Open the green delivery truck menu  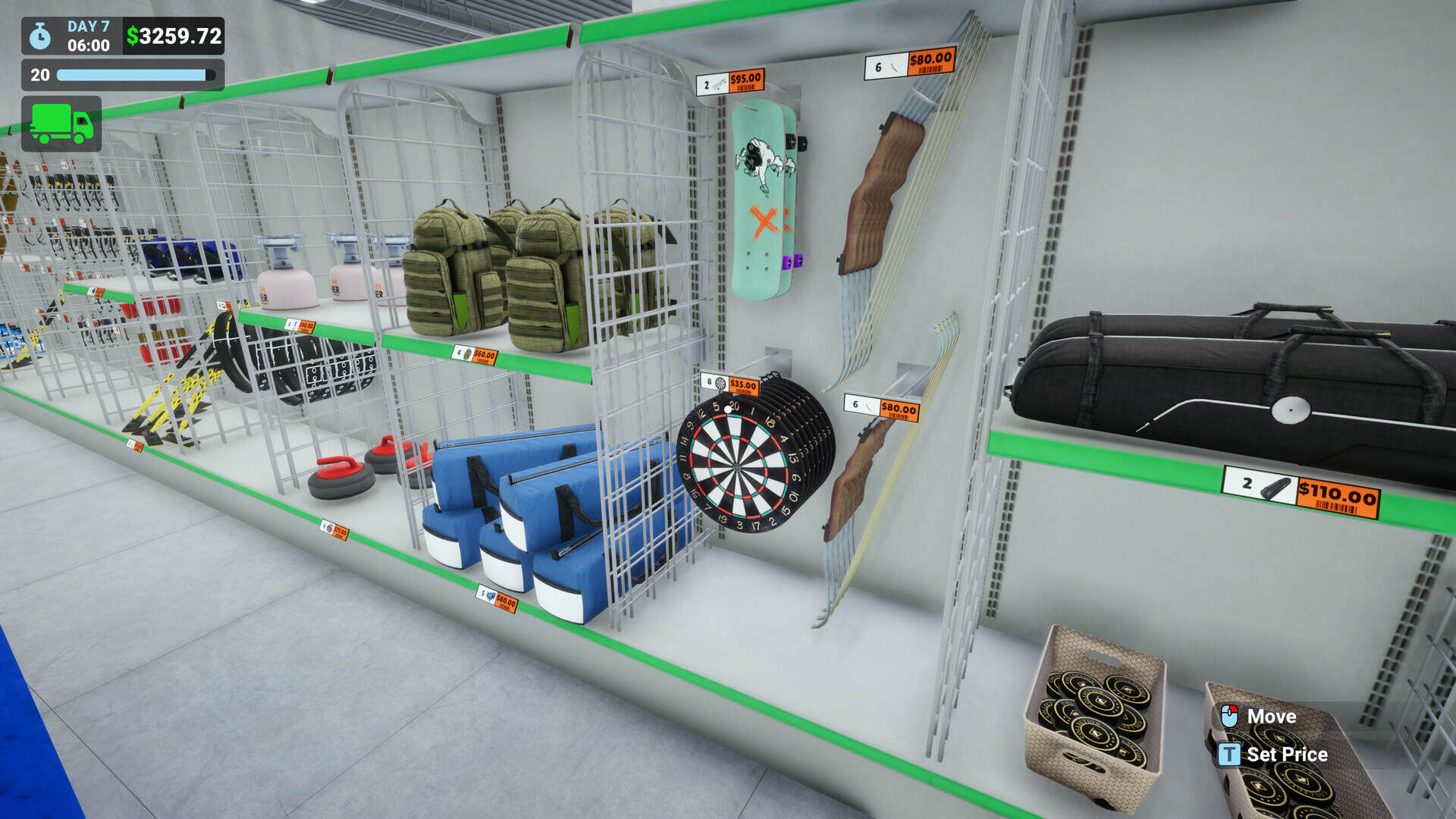point(62,124)
